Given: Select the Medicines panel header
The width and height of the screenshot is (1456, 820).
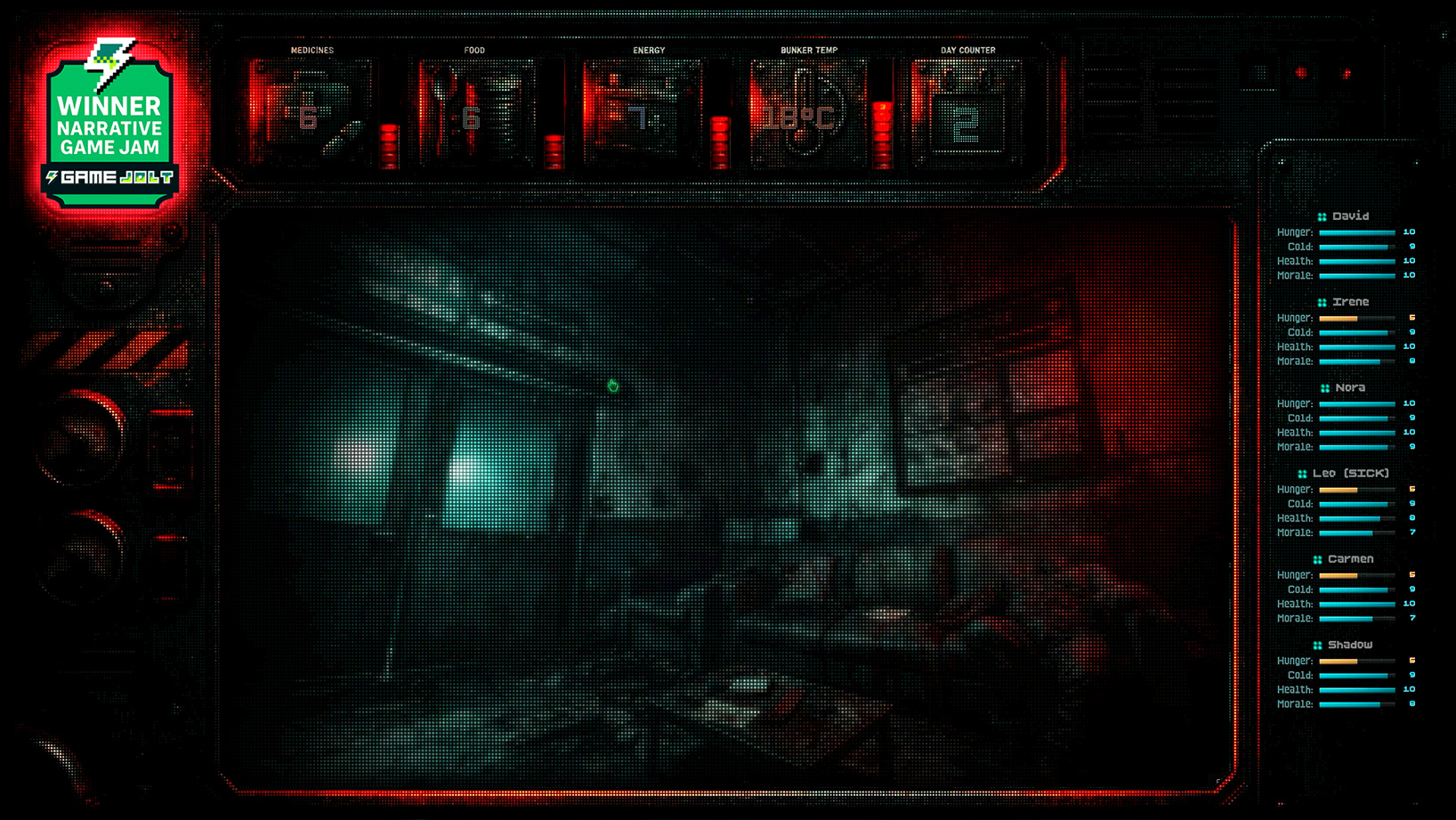Looking at the screenshot, I should point(311,50).
